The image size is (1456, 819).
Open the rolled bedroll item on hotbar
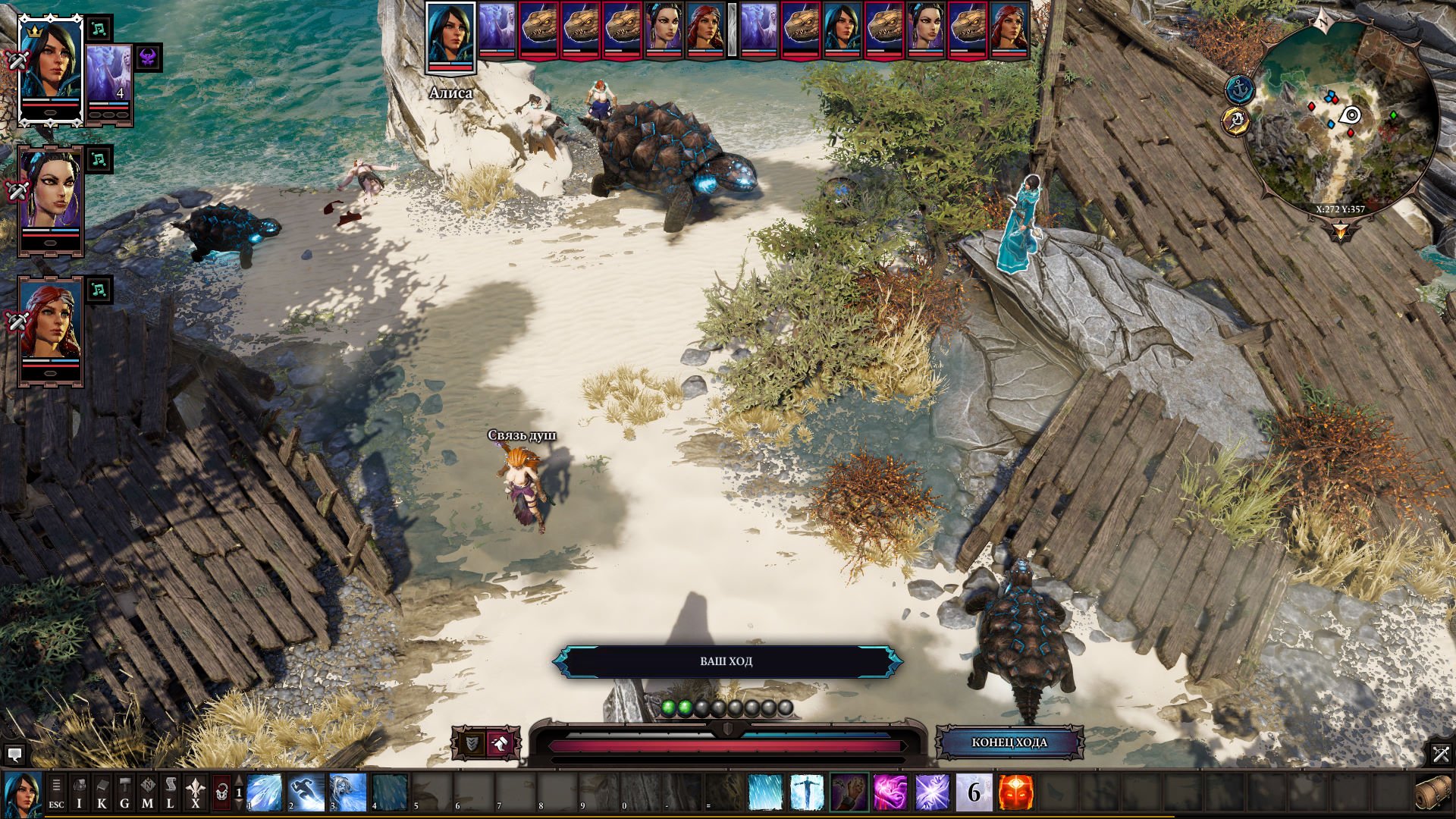[x=1432, y=792]
